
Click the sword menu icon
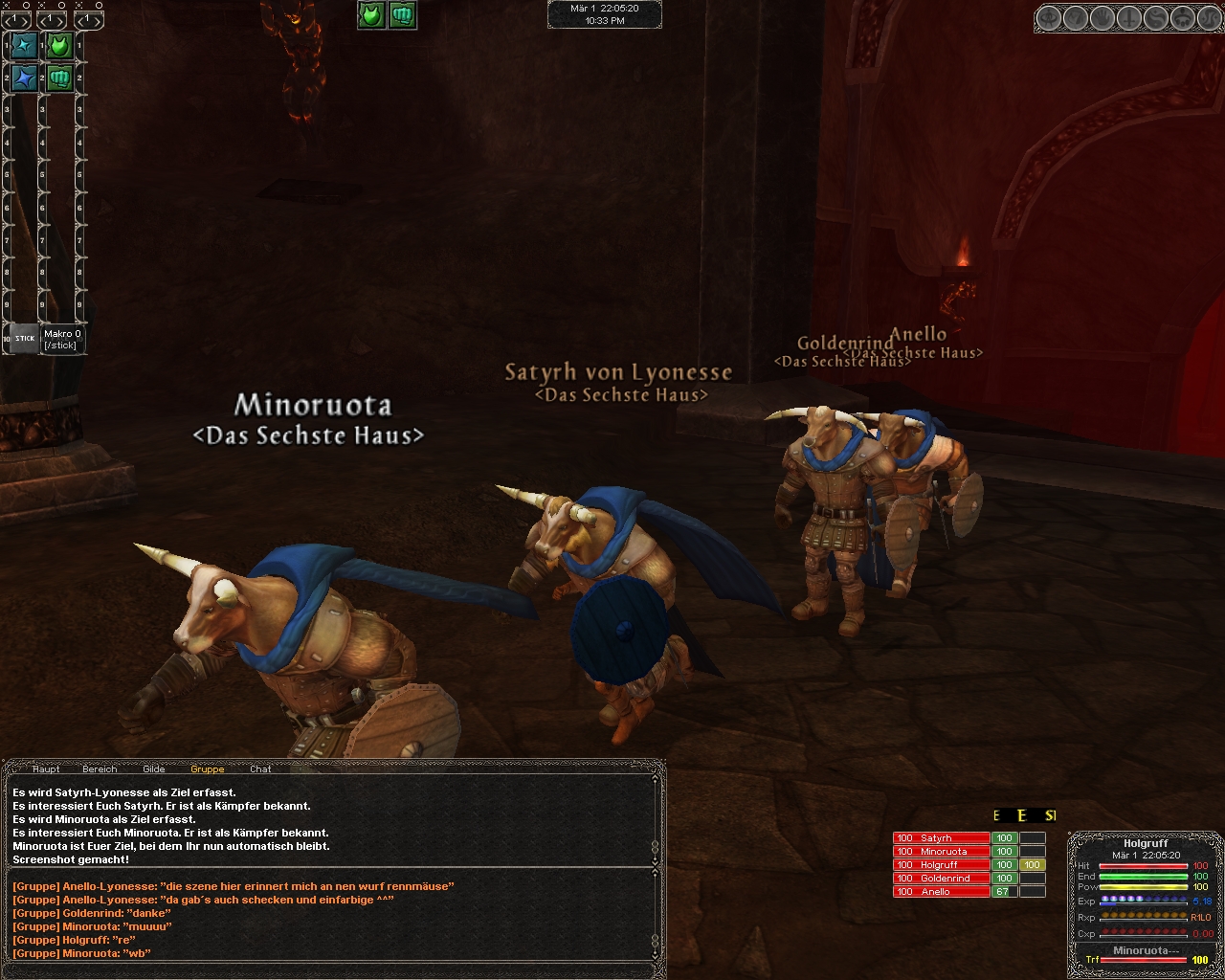pyautogui.click(x=1130, y=18)
